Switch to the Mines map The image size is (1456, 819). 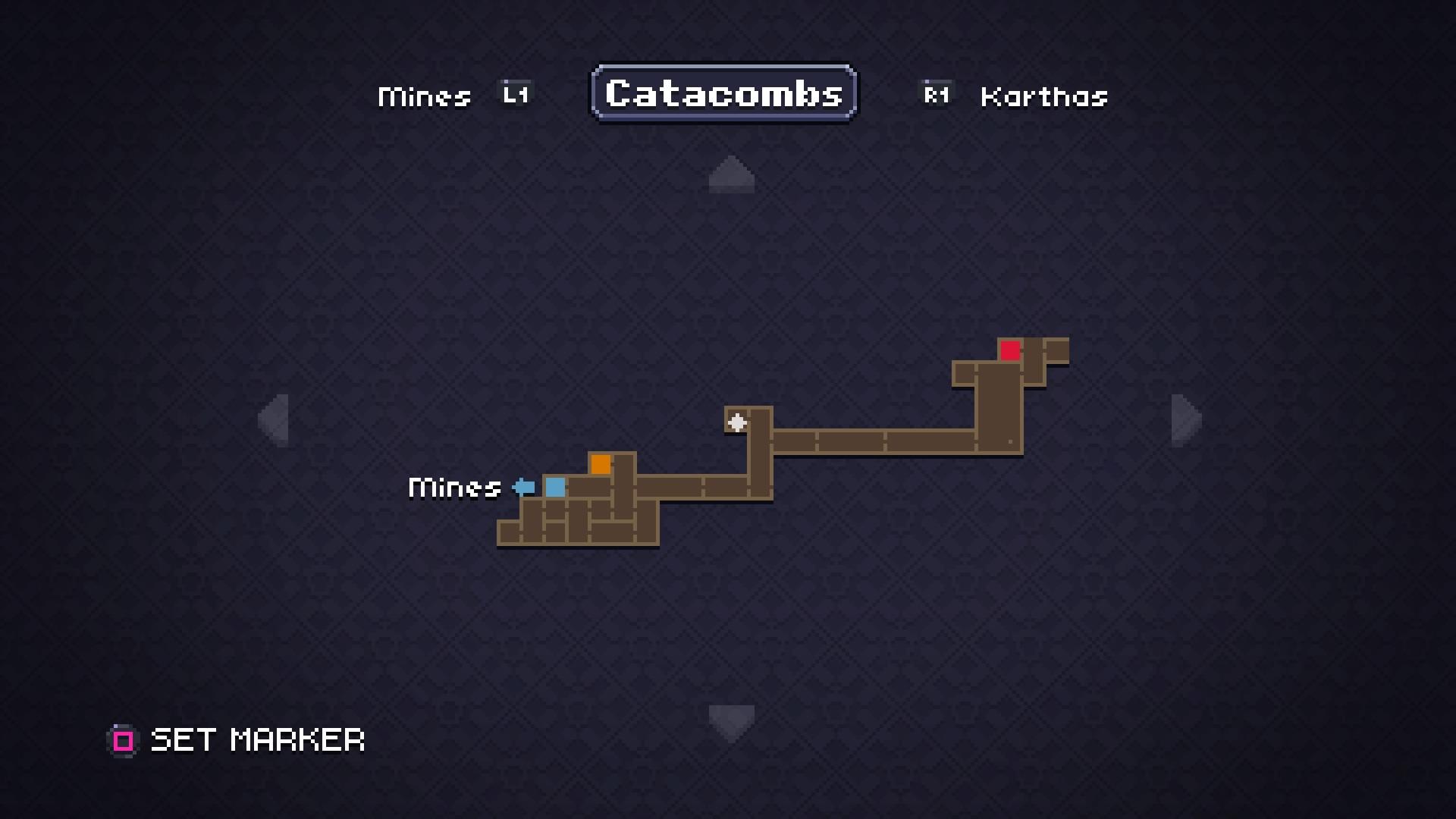tap(425, 95)
